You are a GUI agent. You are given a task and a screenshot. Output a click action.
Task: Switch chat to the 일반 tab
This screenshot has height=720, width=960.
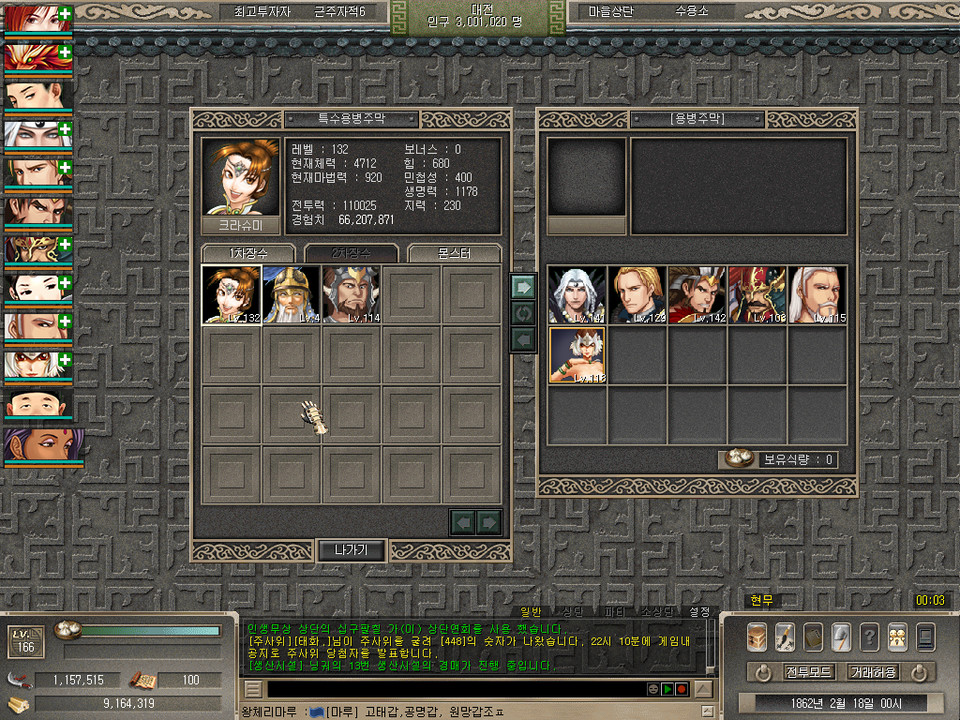[x=531, y=611]
